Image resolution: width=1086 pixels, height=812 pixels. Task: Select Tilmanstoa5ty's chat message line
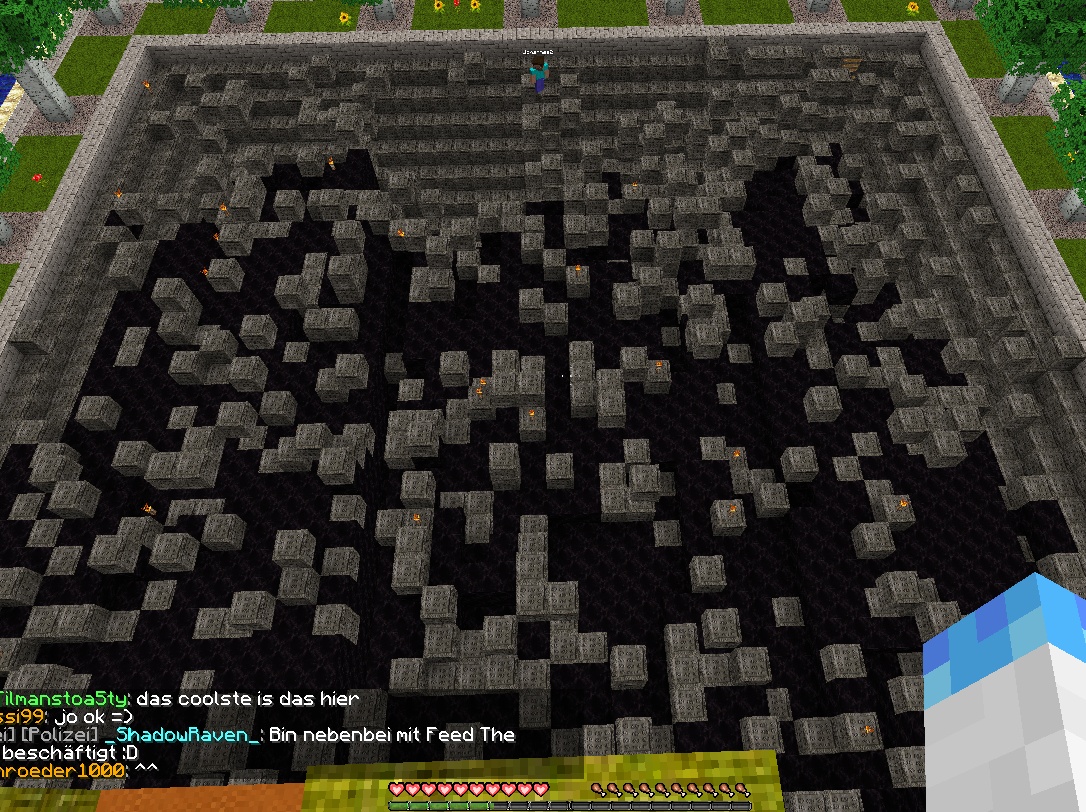coord(178,699)
